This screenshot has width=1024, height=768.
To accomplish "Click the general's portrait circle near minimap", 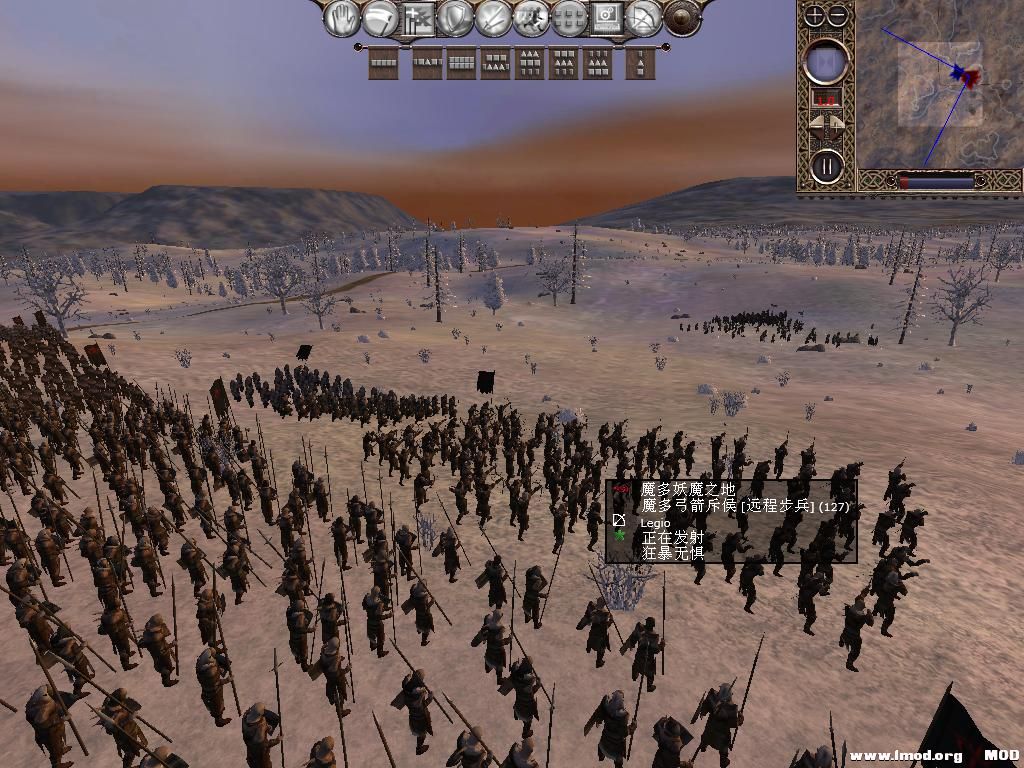I will coord(827,62).
